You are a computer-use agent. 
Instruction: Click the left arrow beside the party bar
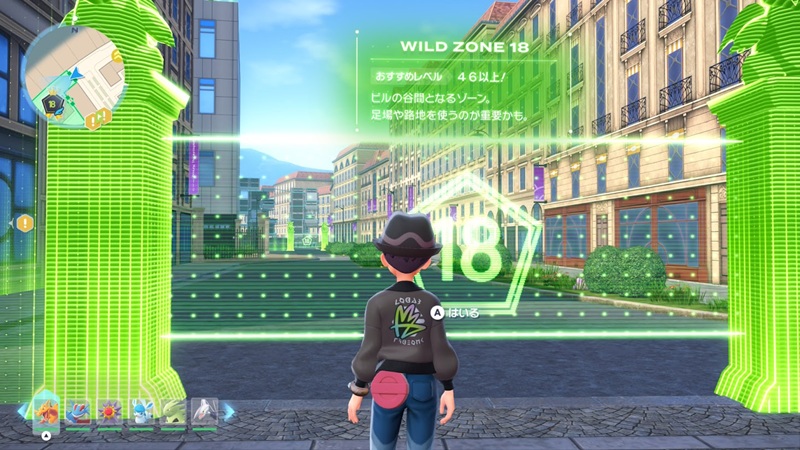point(23,411)
